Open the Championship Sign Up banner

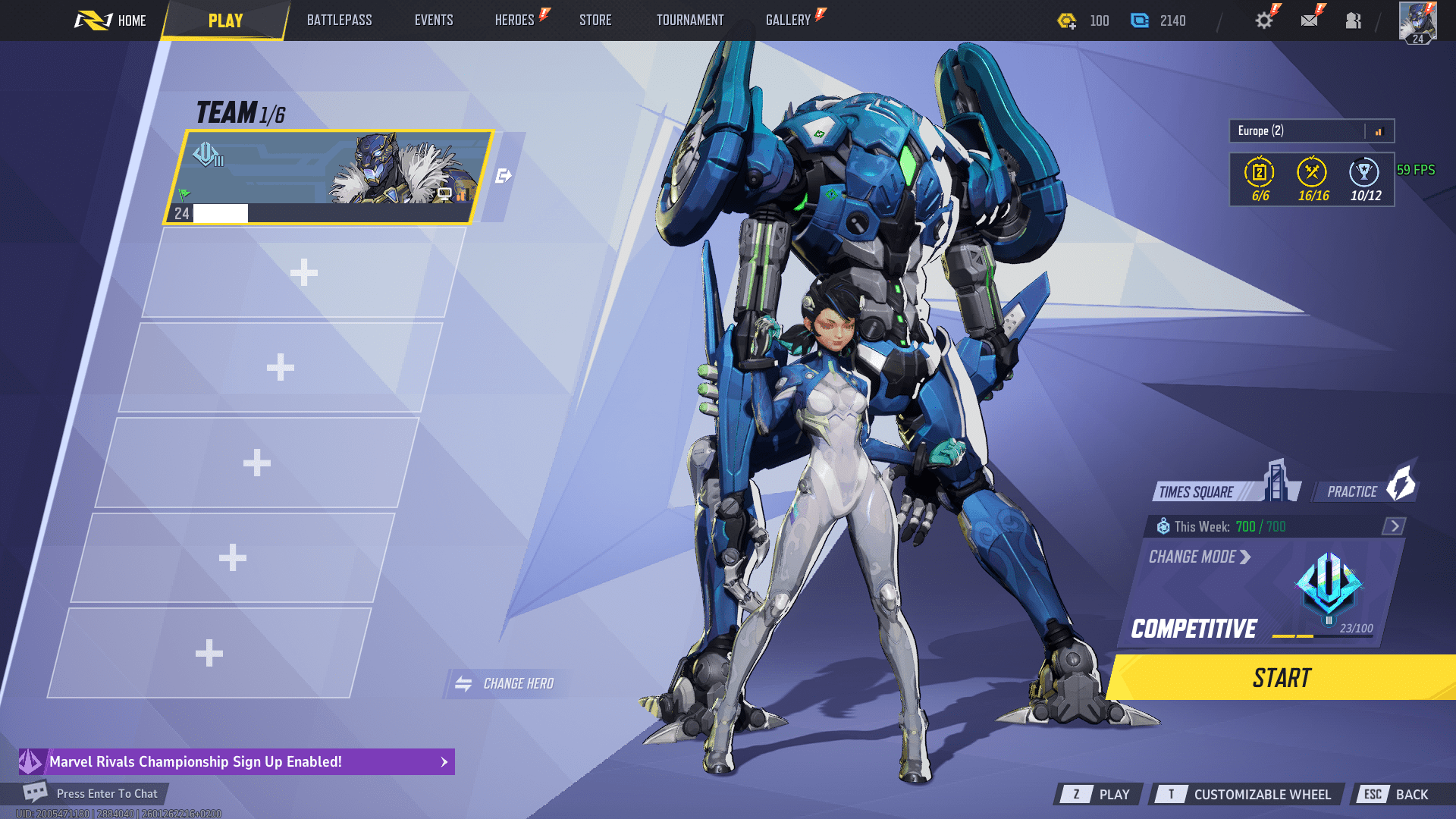click(x=237, y=761)
